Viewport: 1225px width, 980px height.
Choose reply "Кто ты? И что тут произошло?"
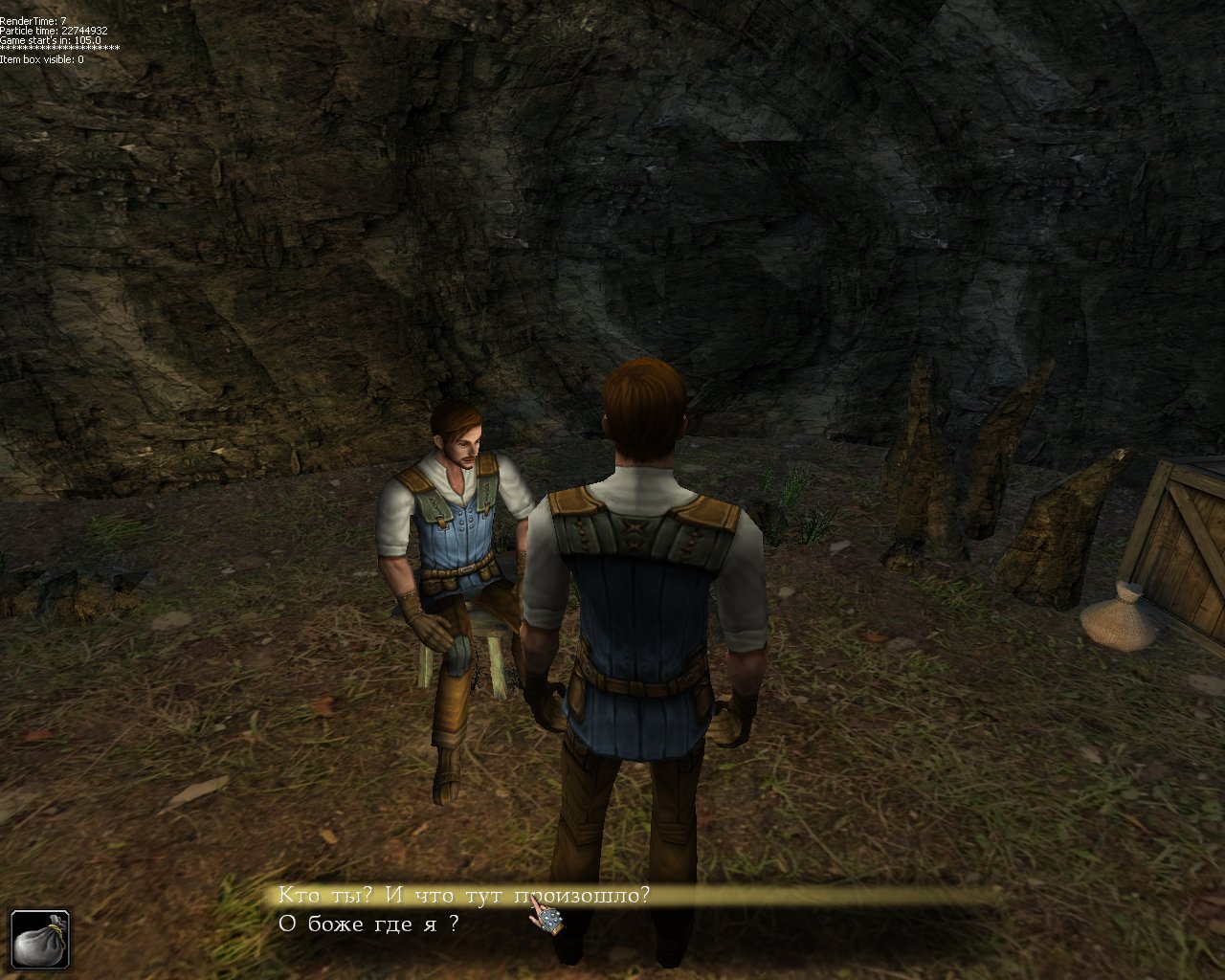464,896
